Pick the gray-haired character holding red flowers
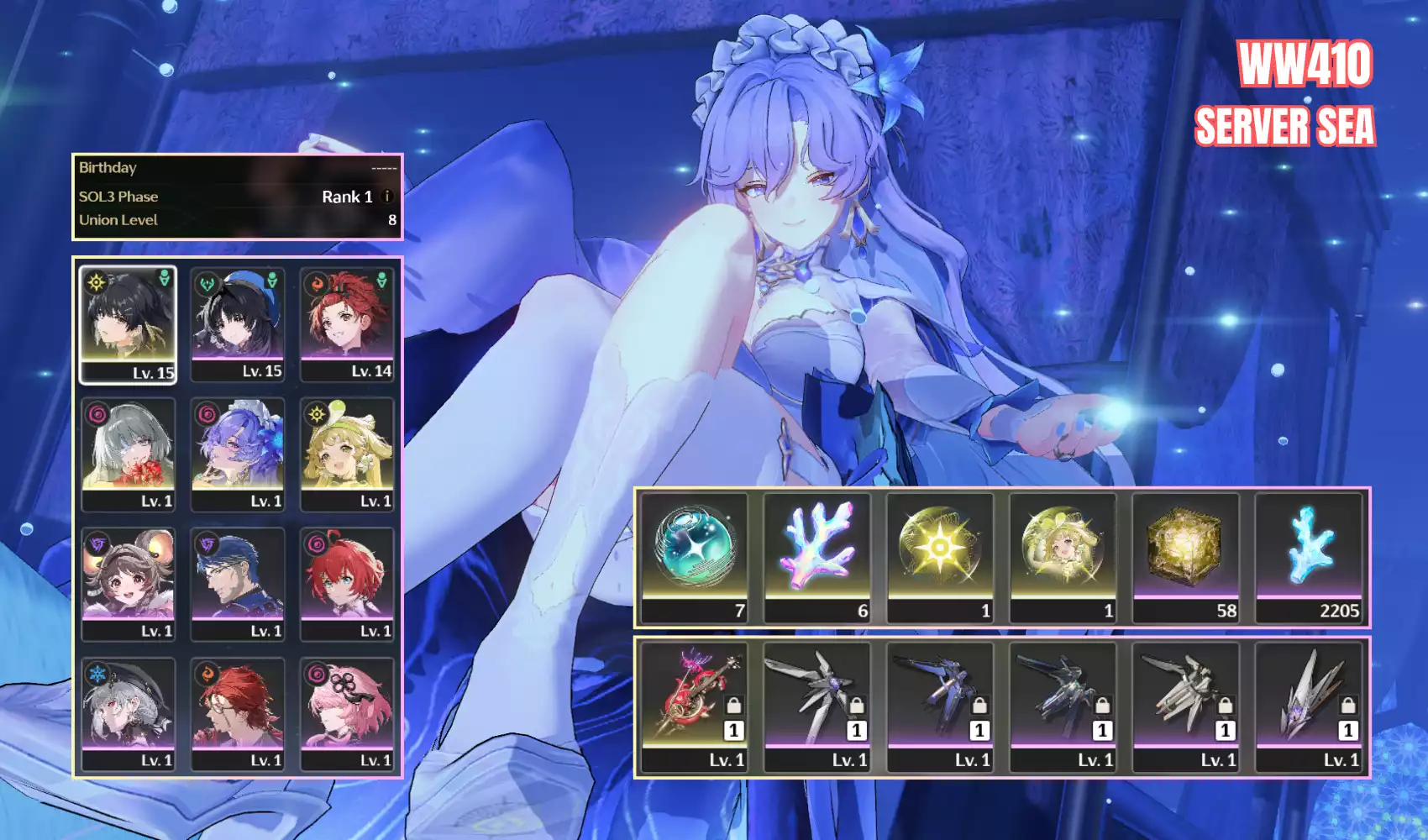Screen dimensions: 1428x840 tap(128, 454)
